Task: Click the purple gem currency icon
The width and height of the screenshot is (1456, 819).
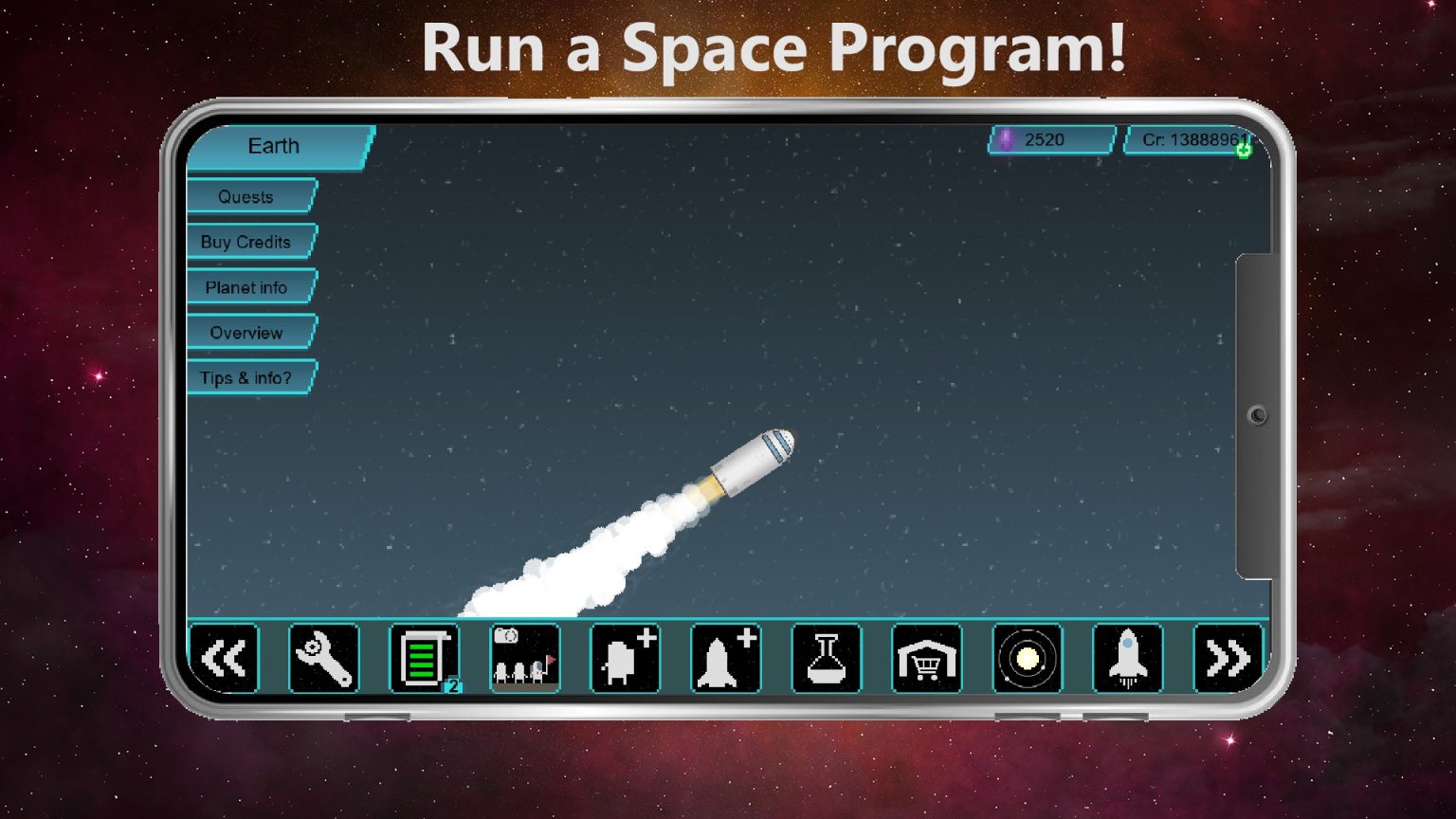Action: [x=1008, y=139]
